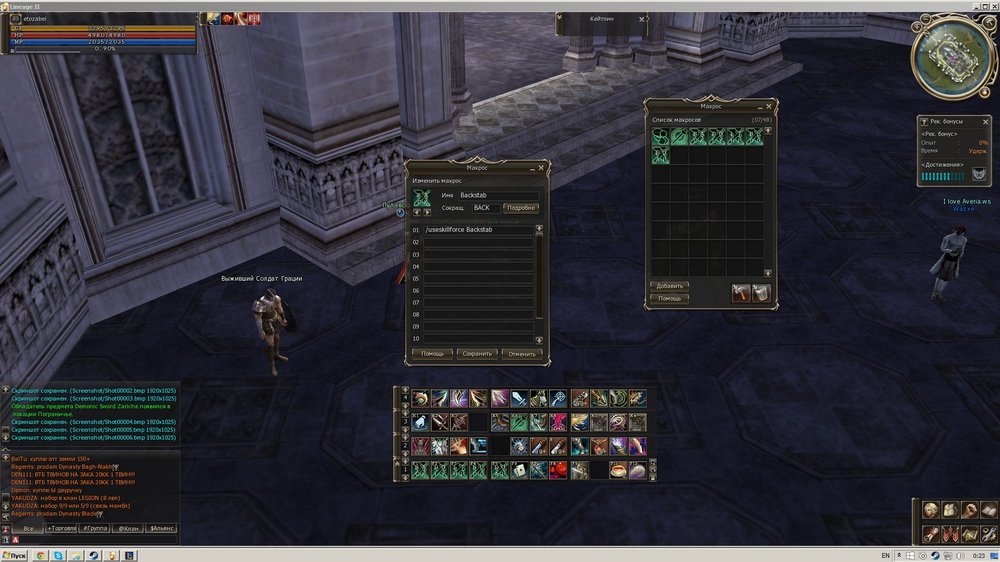Click the macro short name field 'BACK'
Image resolution: width=1000 pixels, height=562 pixels.
485,208
